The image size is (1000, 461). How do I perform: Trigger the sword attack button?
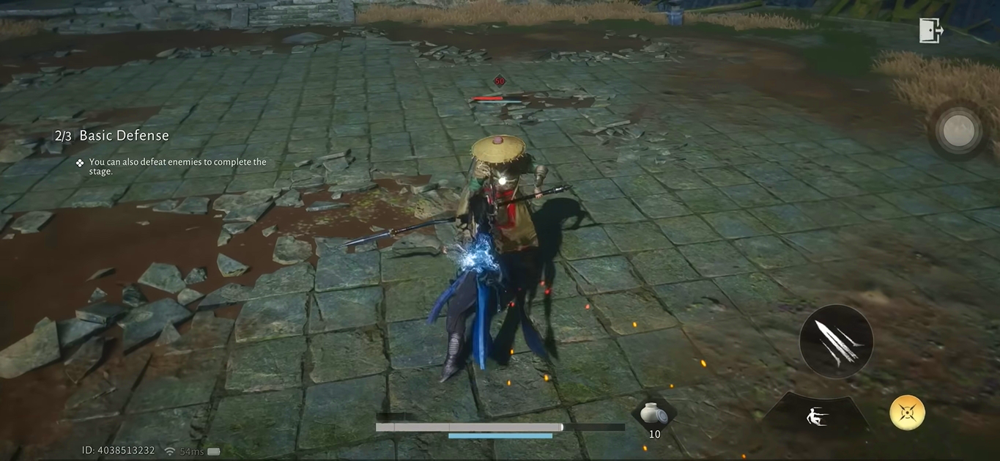pos(836,341)
